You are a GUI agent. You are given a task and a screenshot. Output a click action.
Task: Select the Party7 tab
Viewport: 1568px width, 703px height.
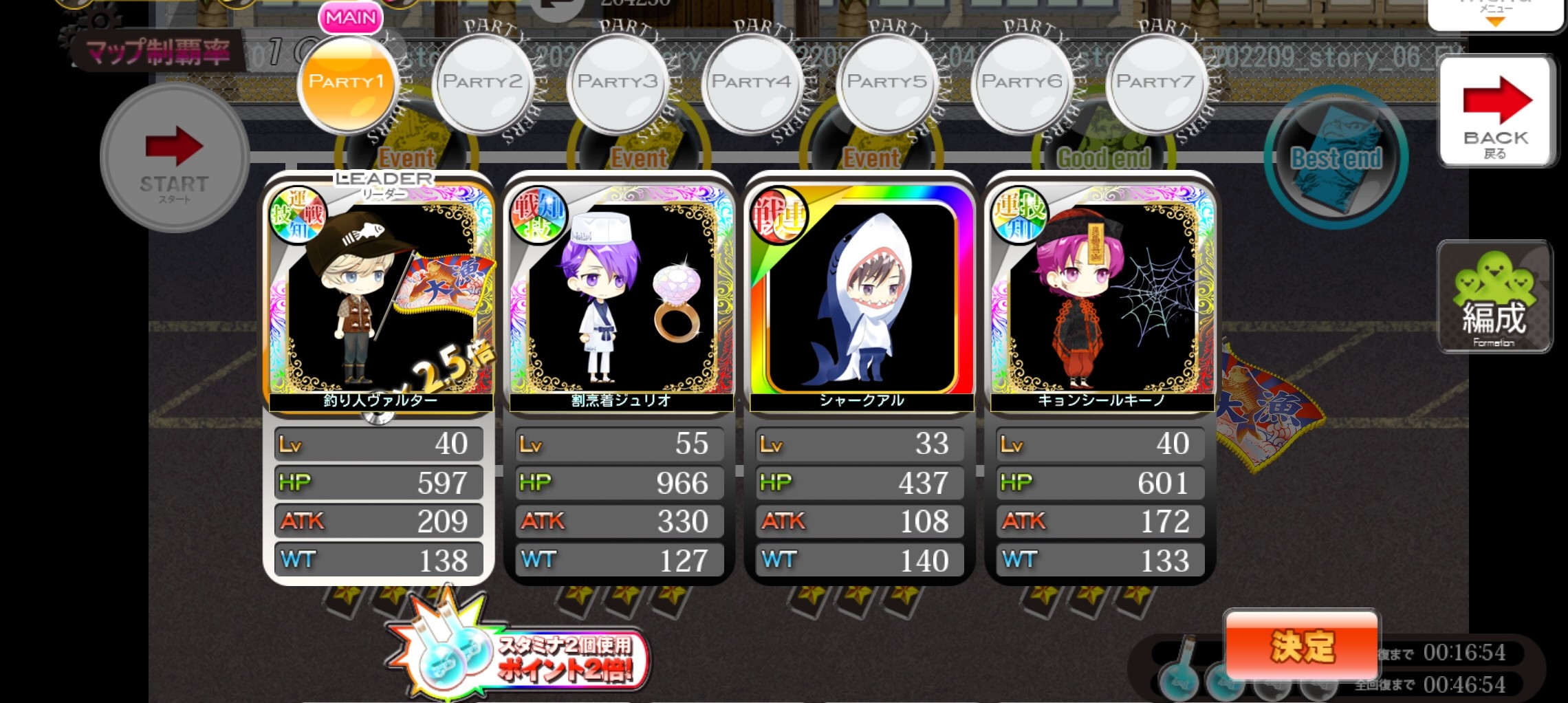(x=1156, y=84)
